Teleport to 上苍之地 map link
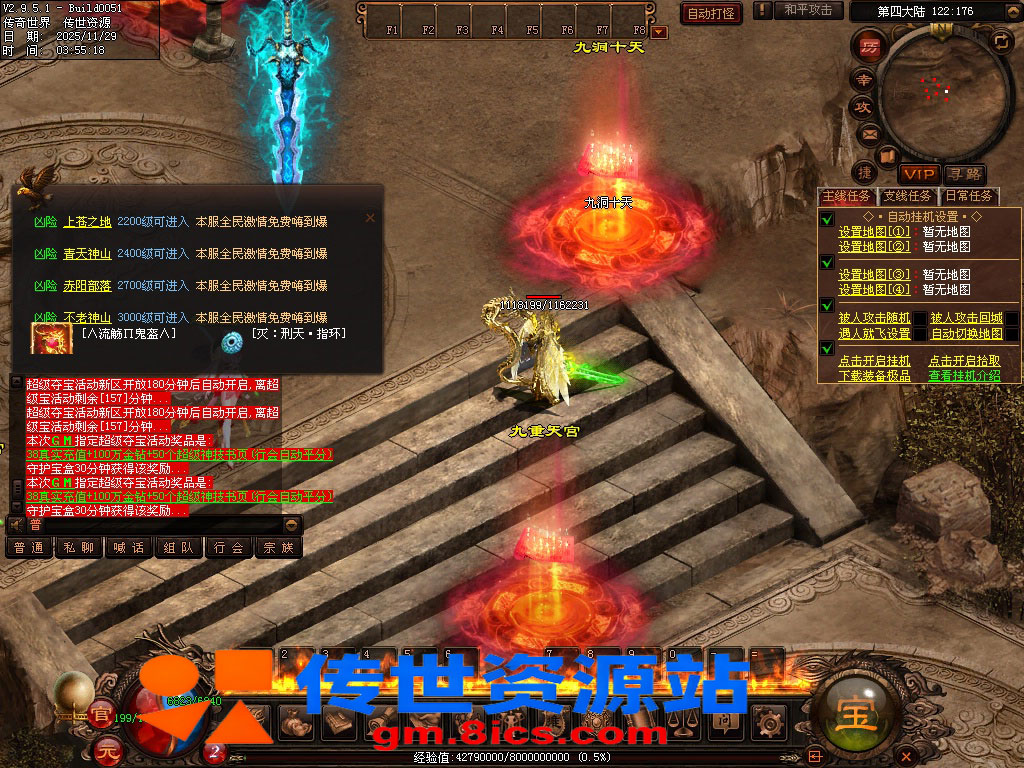 click(x=87, y=222)
